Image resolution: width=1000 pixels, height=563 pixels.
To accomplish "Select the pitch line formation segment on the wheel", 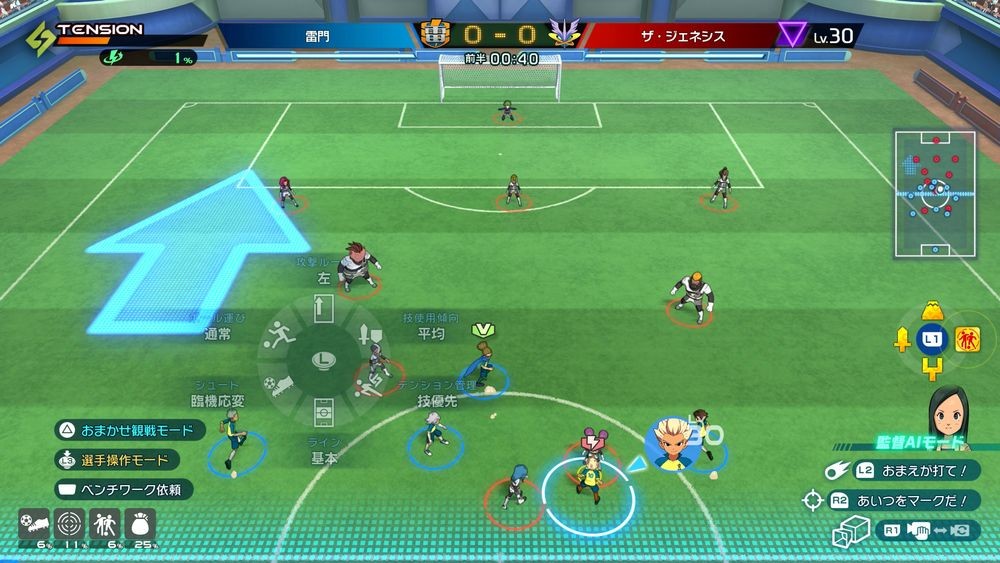I will 323,410.
